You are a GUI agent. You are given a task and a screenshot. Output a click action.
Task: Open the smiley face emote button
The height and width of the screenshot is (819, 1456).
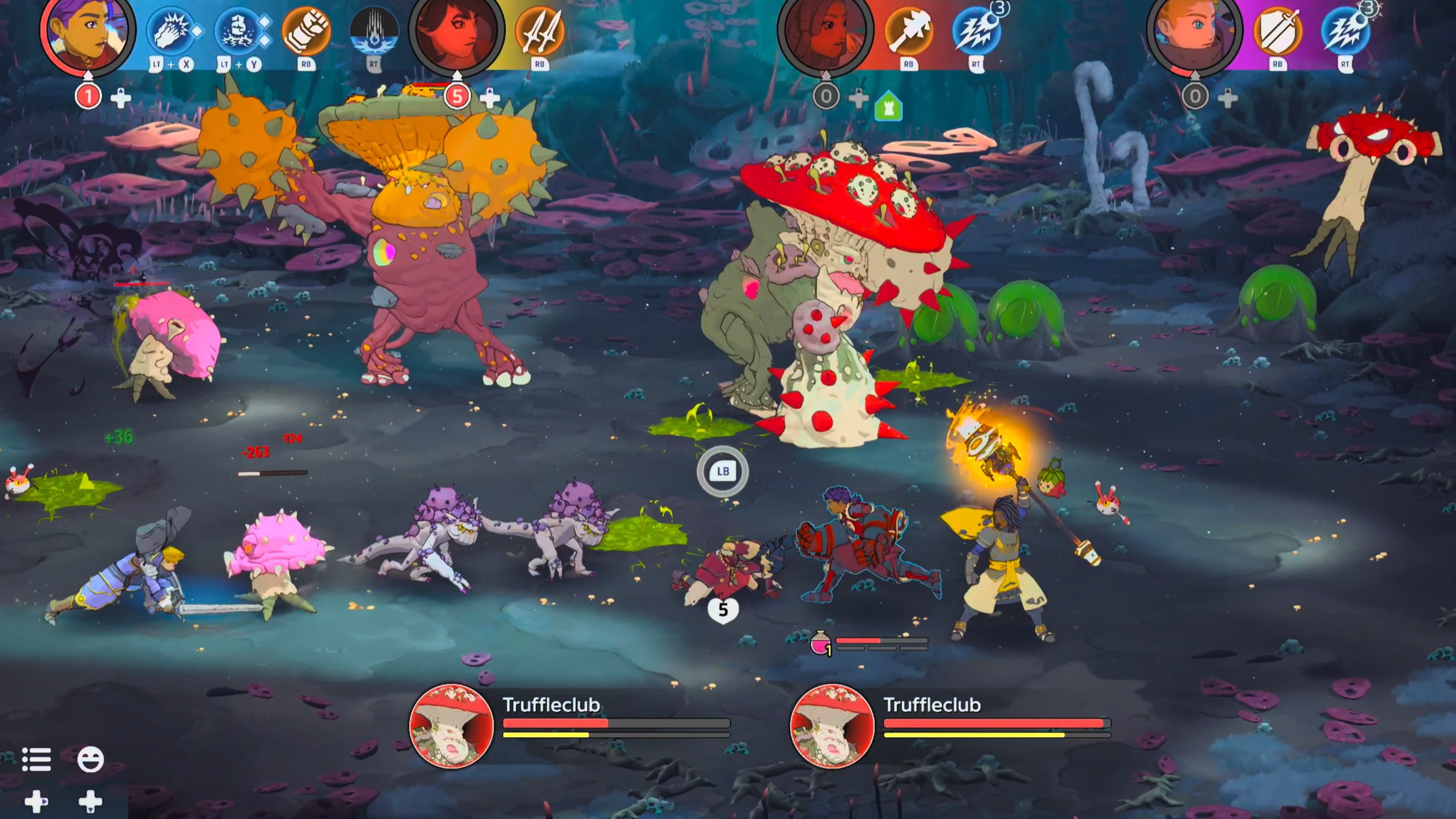91,759
